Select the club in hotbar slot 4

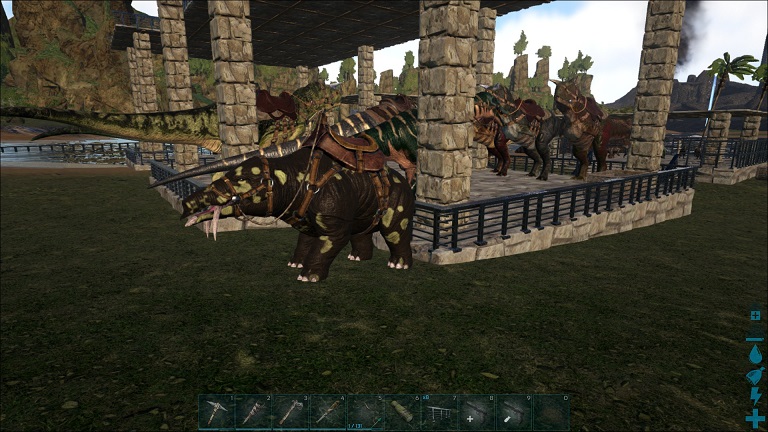(x=328, y=412)
